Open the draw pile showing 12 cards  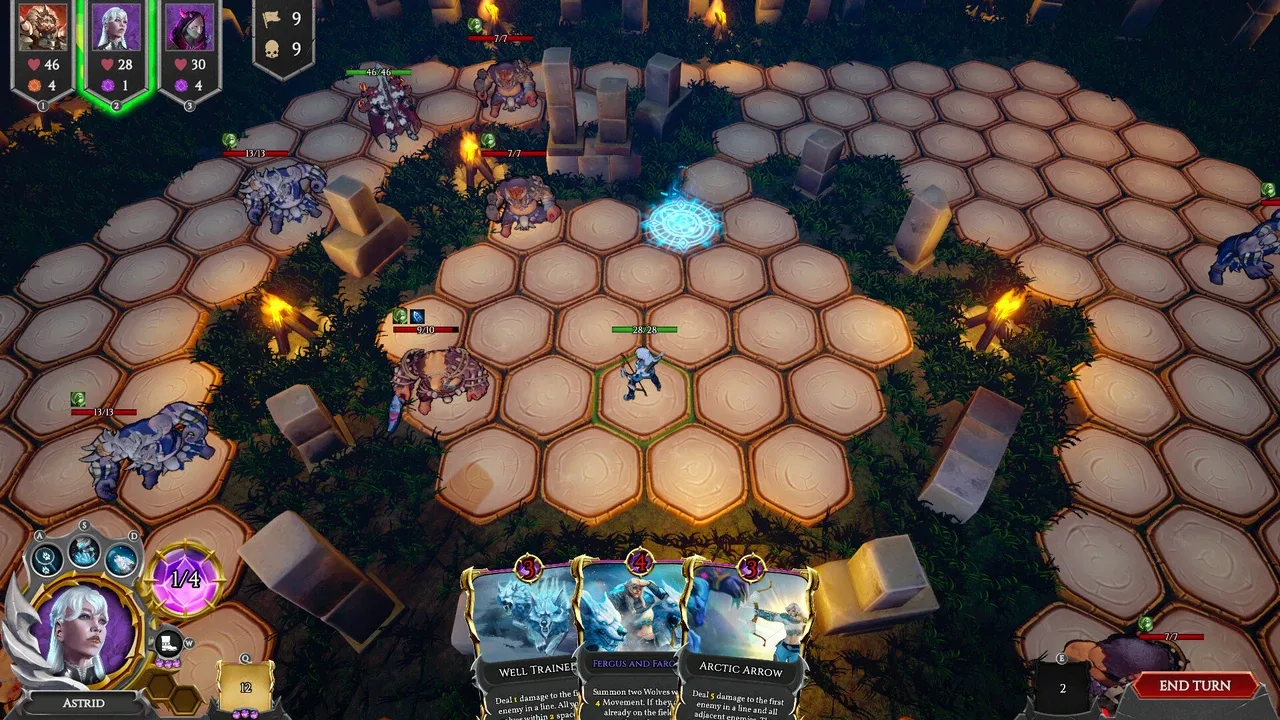[245, 687]
